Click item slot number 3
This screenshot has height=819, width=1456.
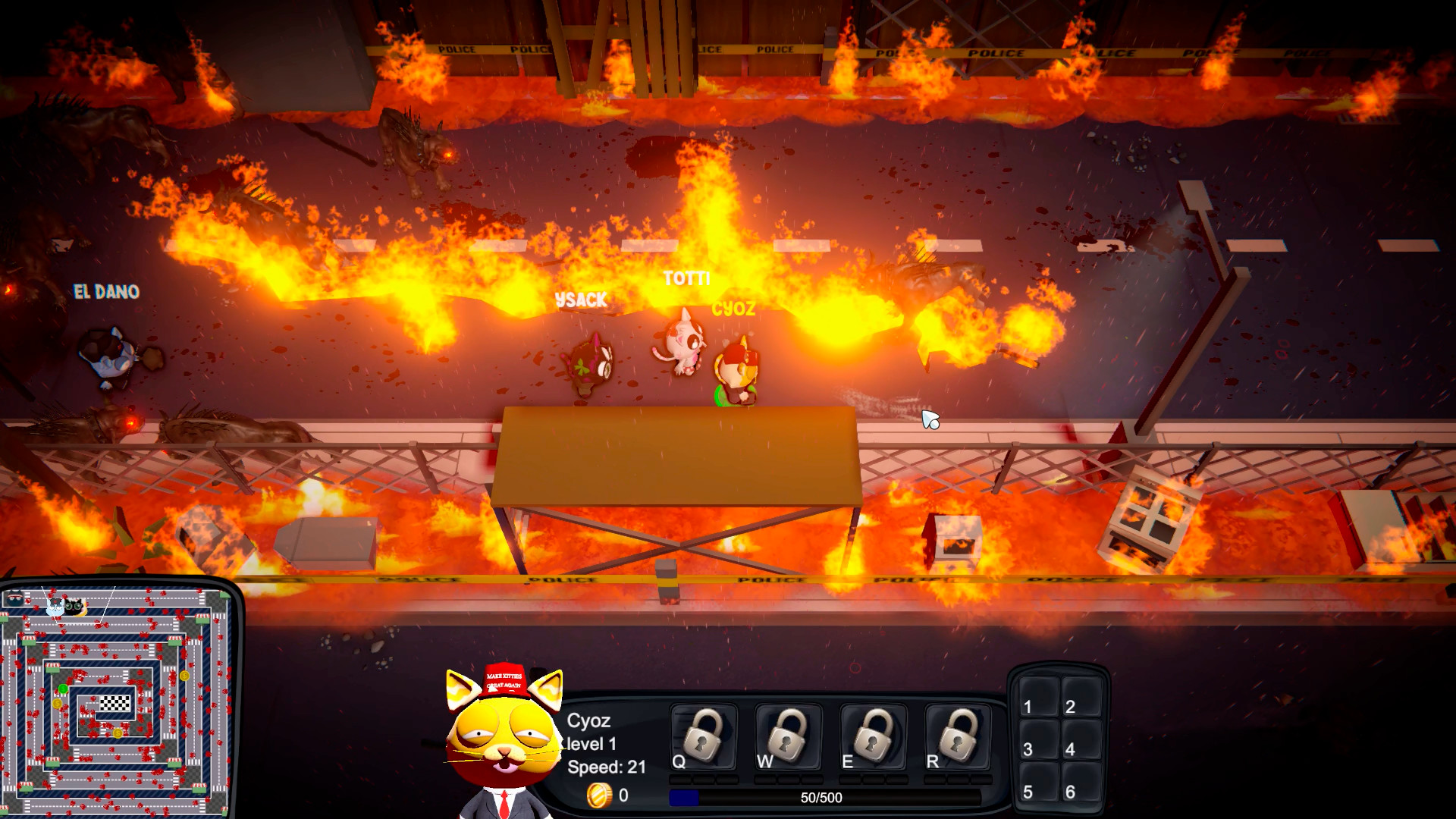tap(1037, 742)
